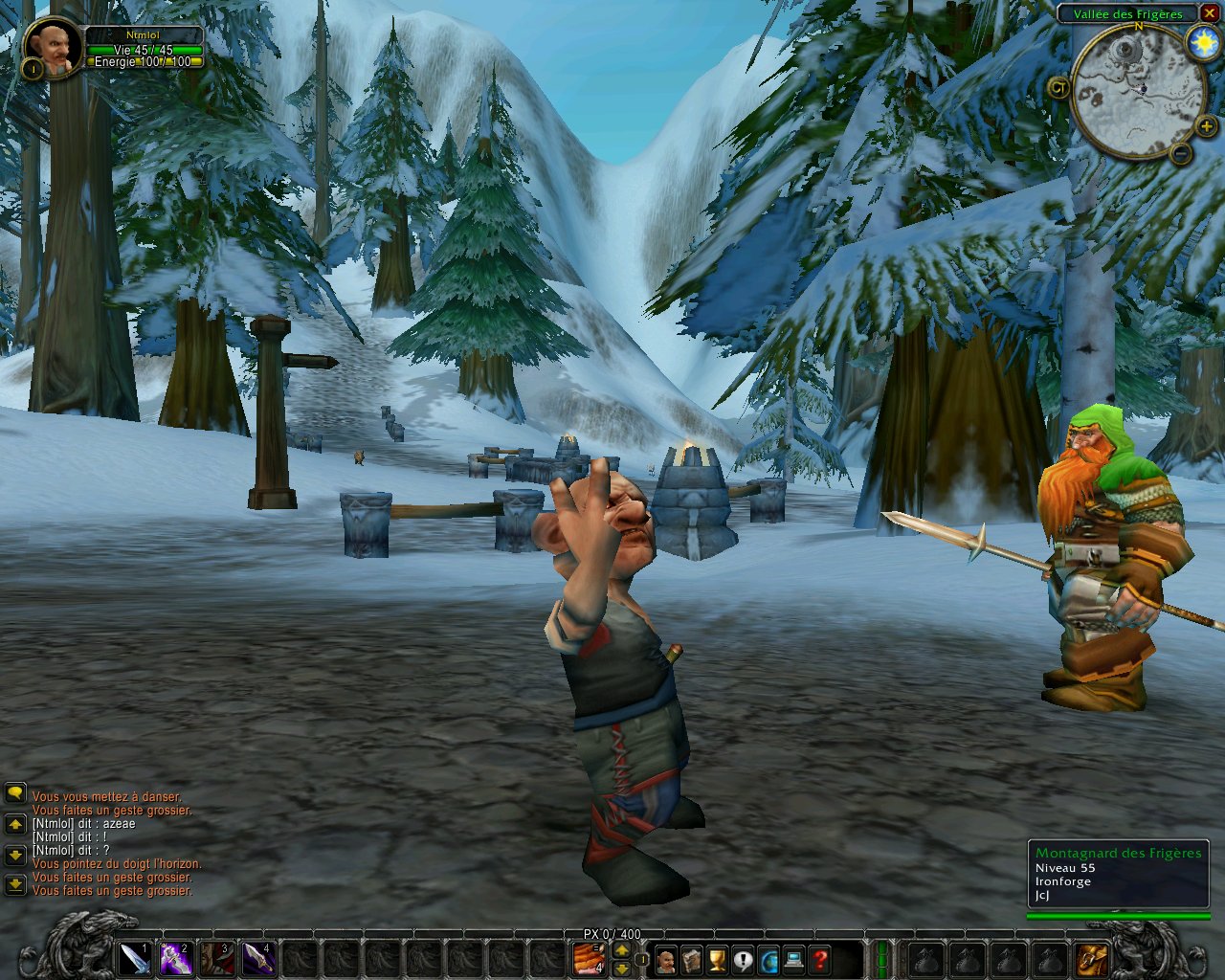Open the backpack bag slot
1225x980 pixels.
tap(1092, 958)
